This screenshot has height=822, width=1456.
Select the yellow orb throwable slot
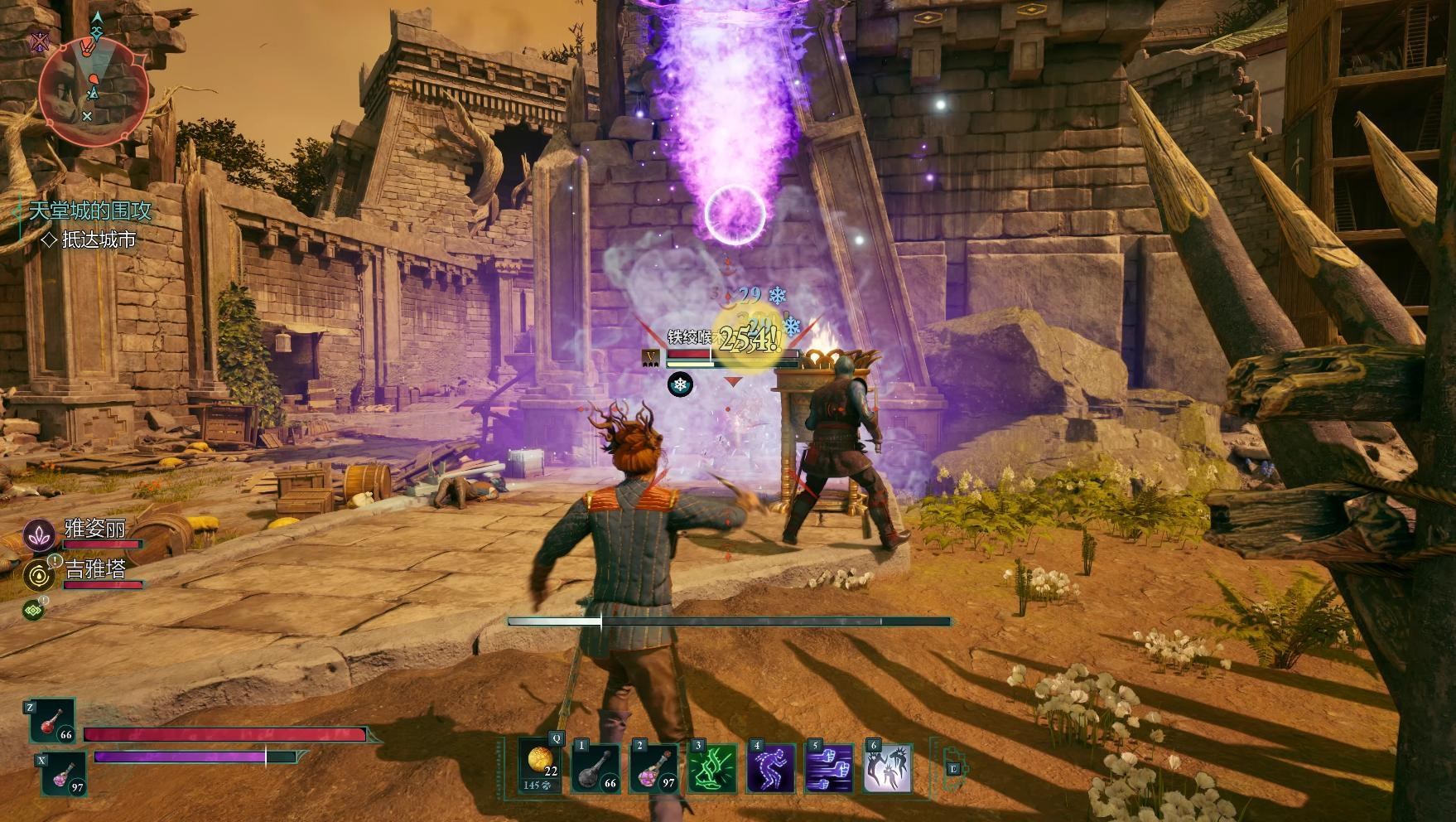540,766
